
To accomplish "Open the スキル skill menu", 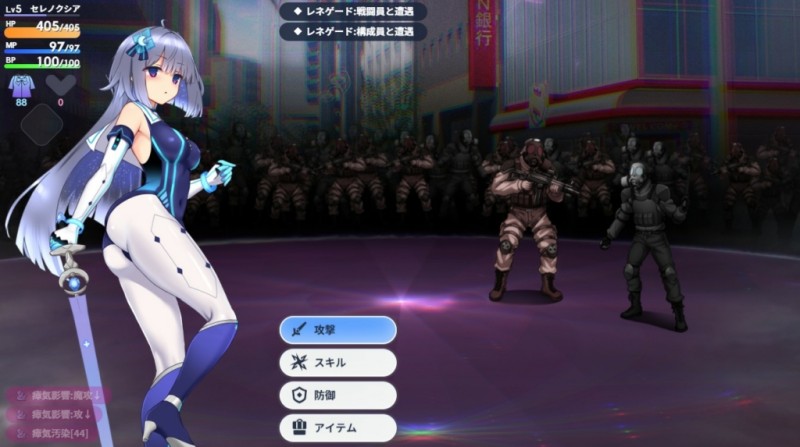I will click(337, 362).
